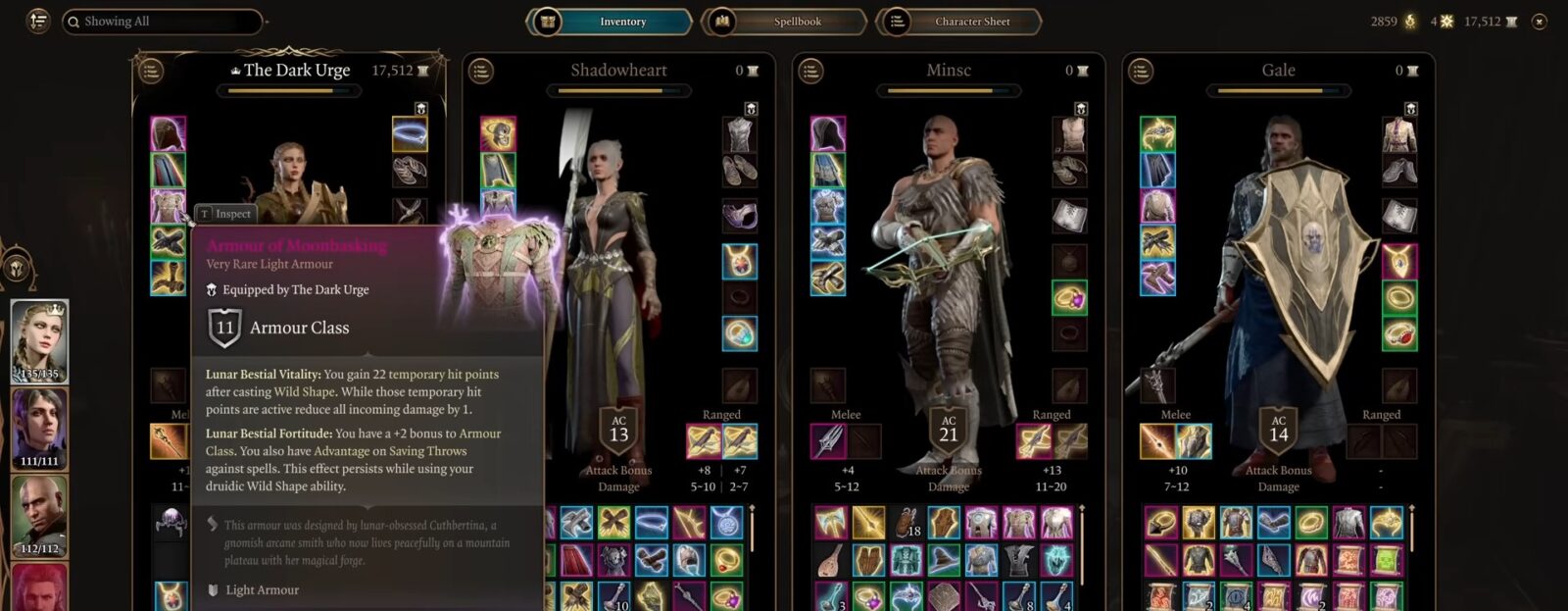Screen dimensions: 1568x611
Task: Select Minsc's hooded helmet slot
Action: tap(828, 134)
